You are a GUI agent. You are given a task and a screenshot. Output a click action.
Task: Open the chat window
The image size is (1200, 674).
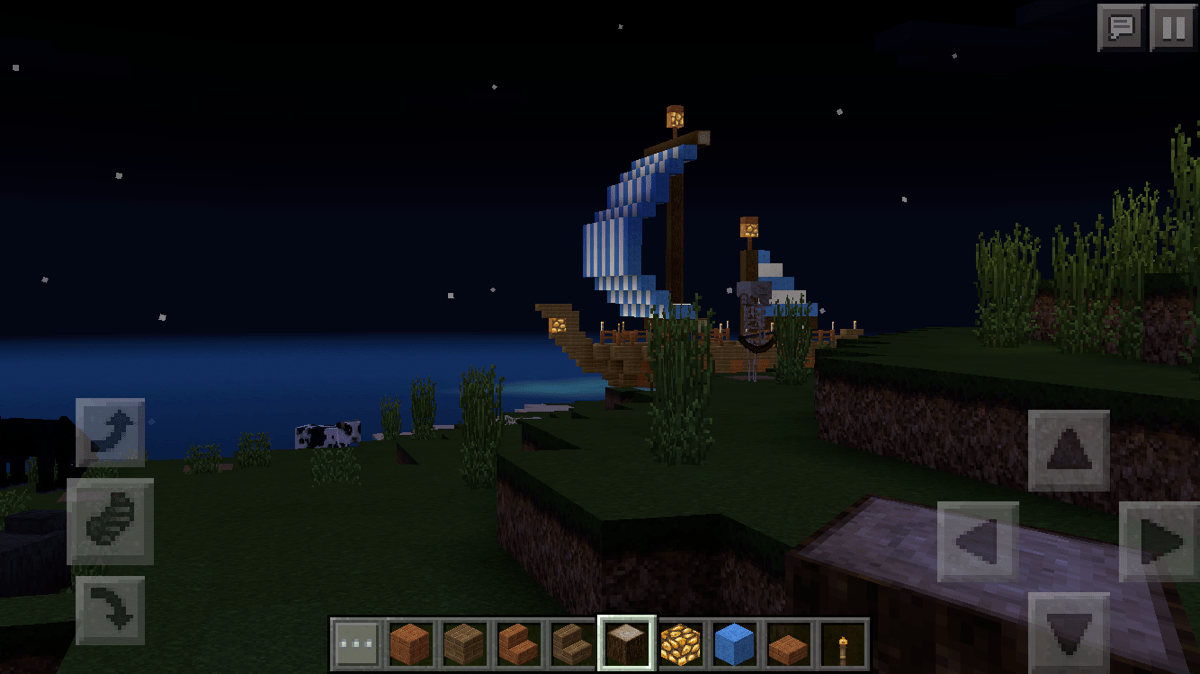(x=1121, y=27)
